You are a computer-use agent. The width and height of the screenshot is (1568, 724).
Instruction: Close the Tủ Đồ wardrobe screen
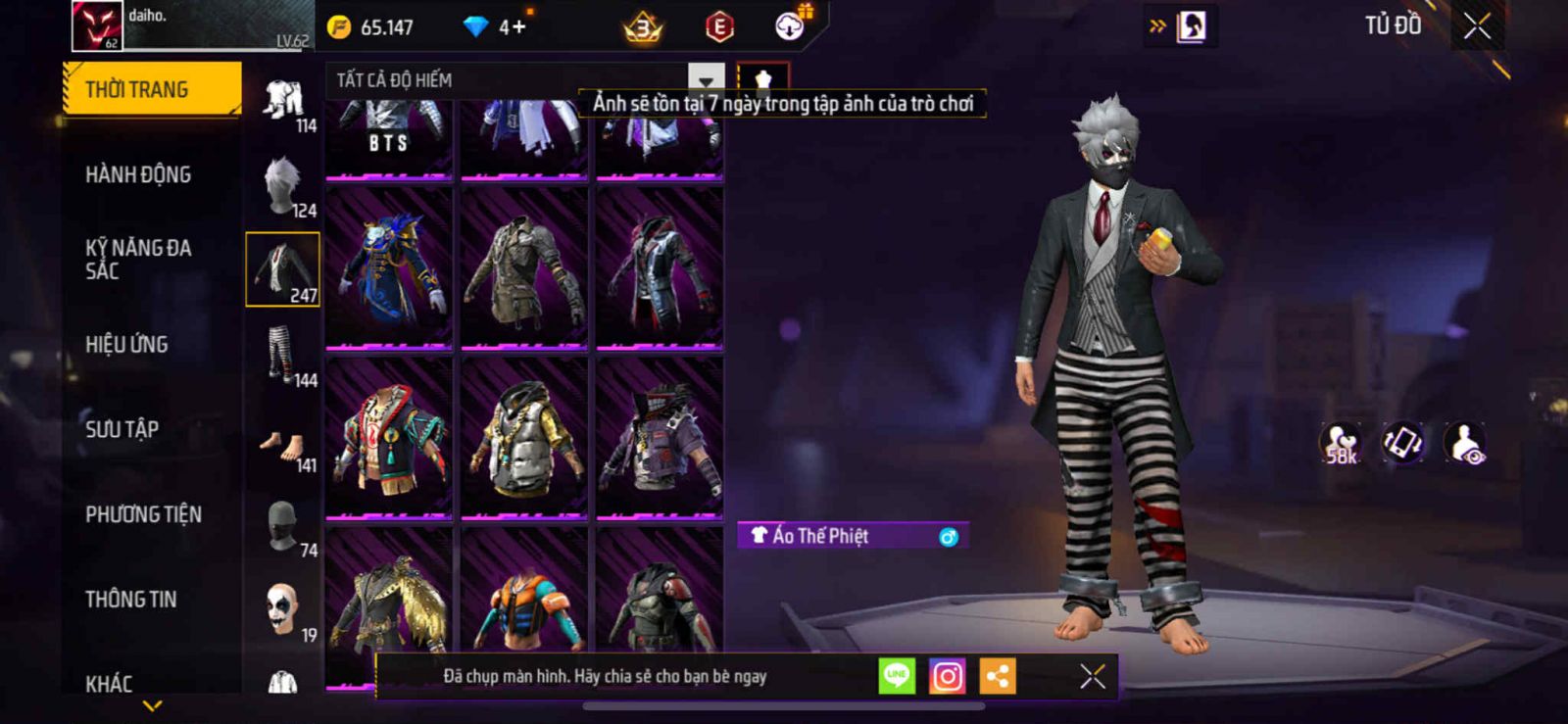1477,26
